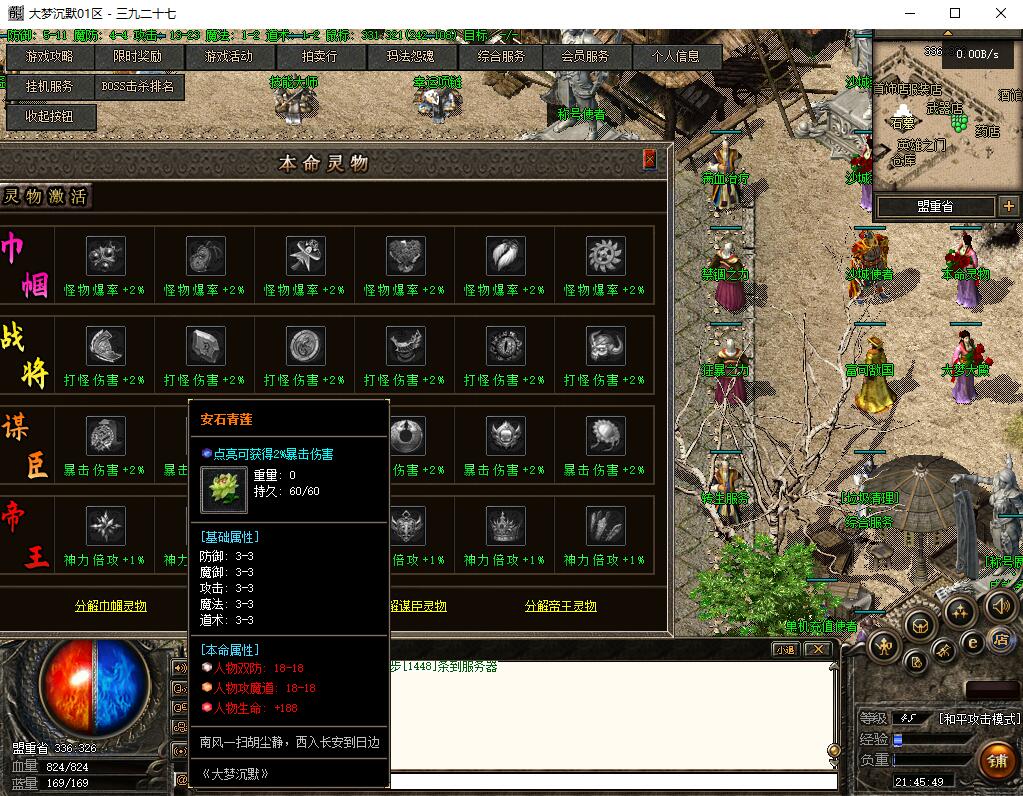Click the orange 铺 stall button

pyautogui.click(x=996, y=761)
